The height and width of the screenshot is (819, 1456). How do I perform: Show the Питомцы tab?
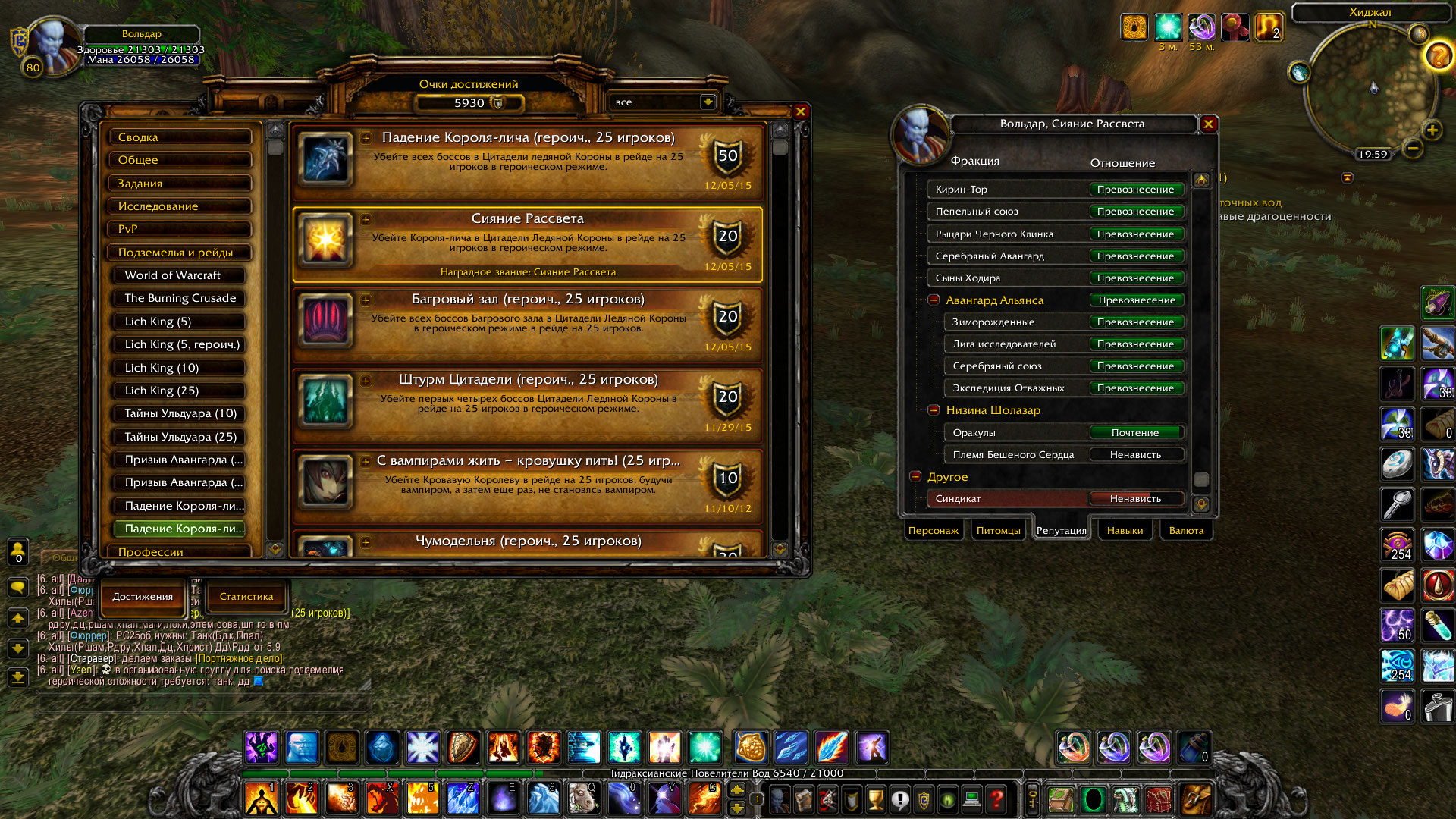[x=998, y=531]
